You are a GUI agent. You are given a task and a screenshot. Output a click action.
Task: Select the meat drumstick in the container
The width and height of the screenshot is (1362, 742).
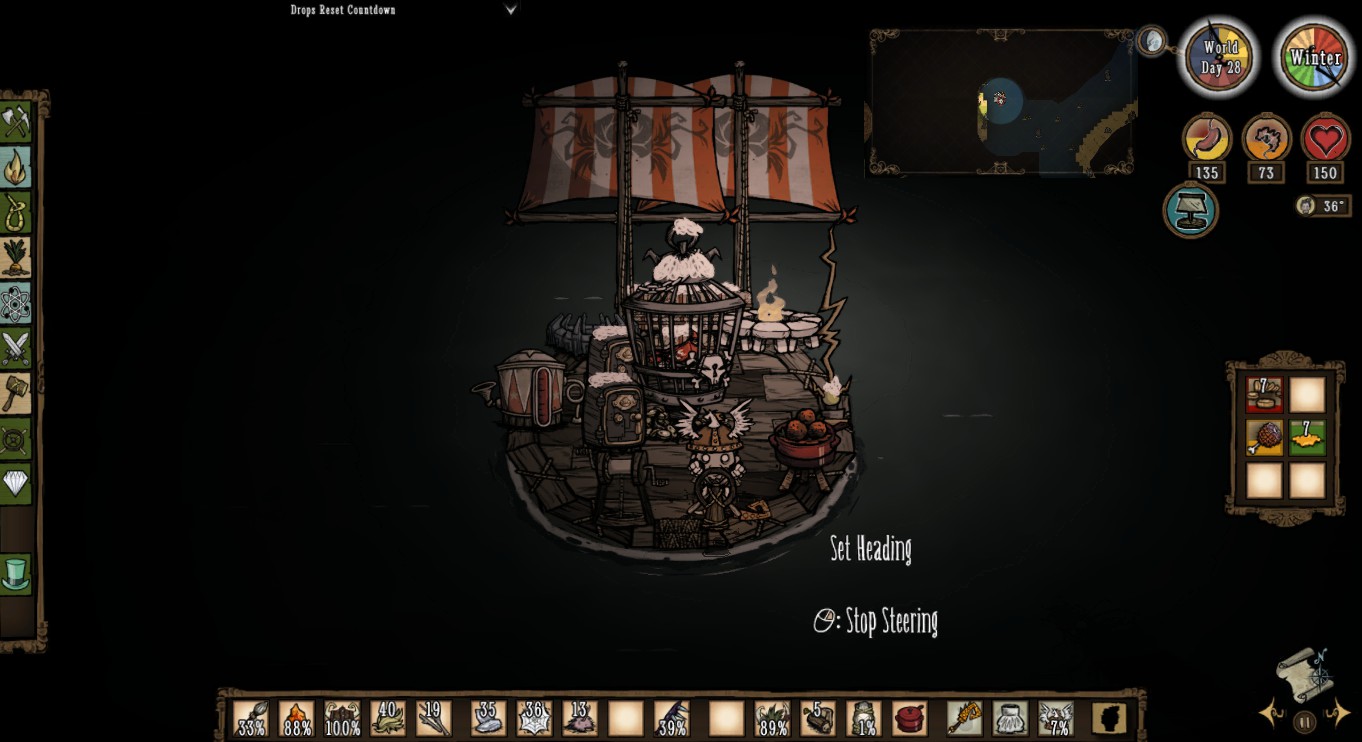pyautogui.click(x=1264, y=438)
